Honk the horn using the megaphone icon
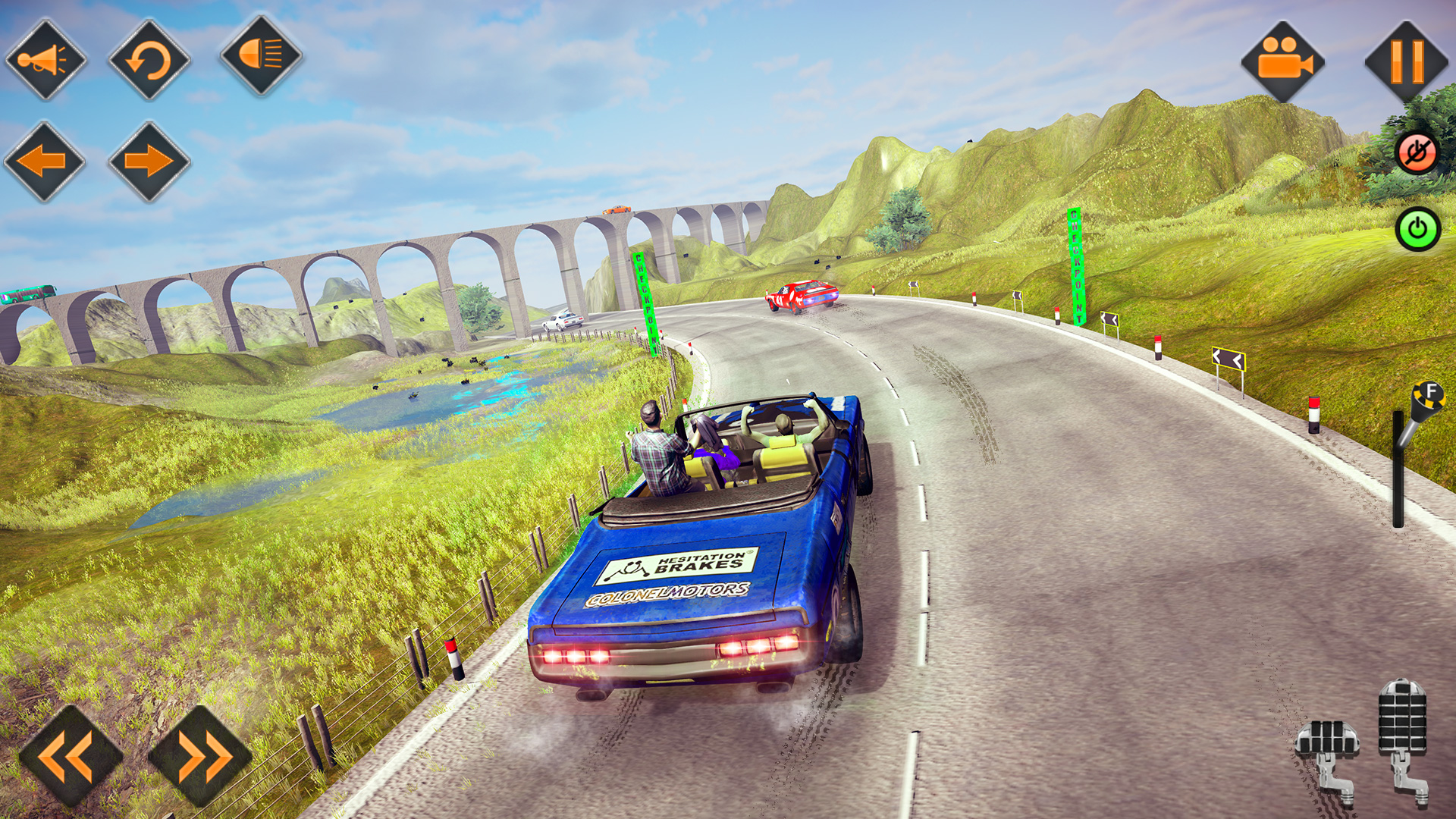The image size is (1456, 819). [x=48, y=59]
